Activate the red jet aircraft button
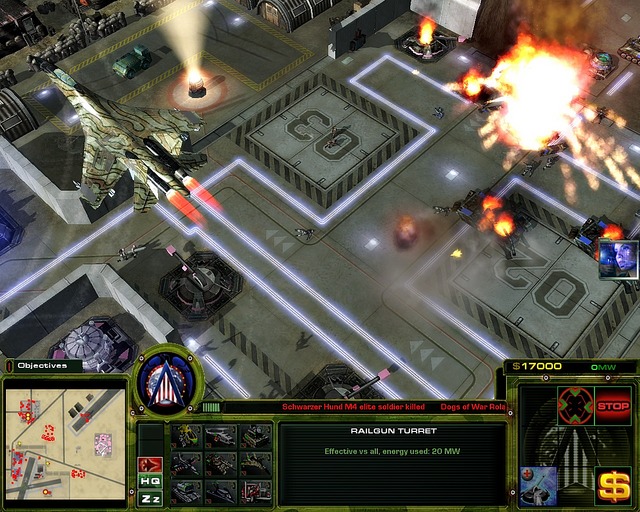640x512 pixels. tap(150, 464)
